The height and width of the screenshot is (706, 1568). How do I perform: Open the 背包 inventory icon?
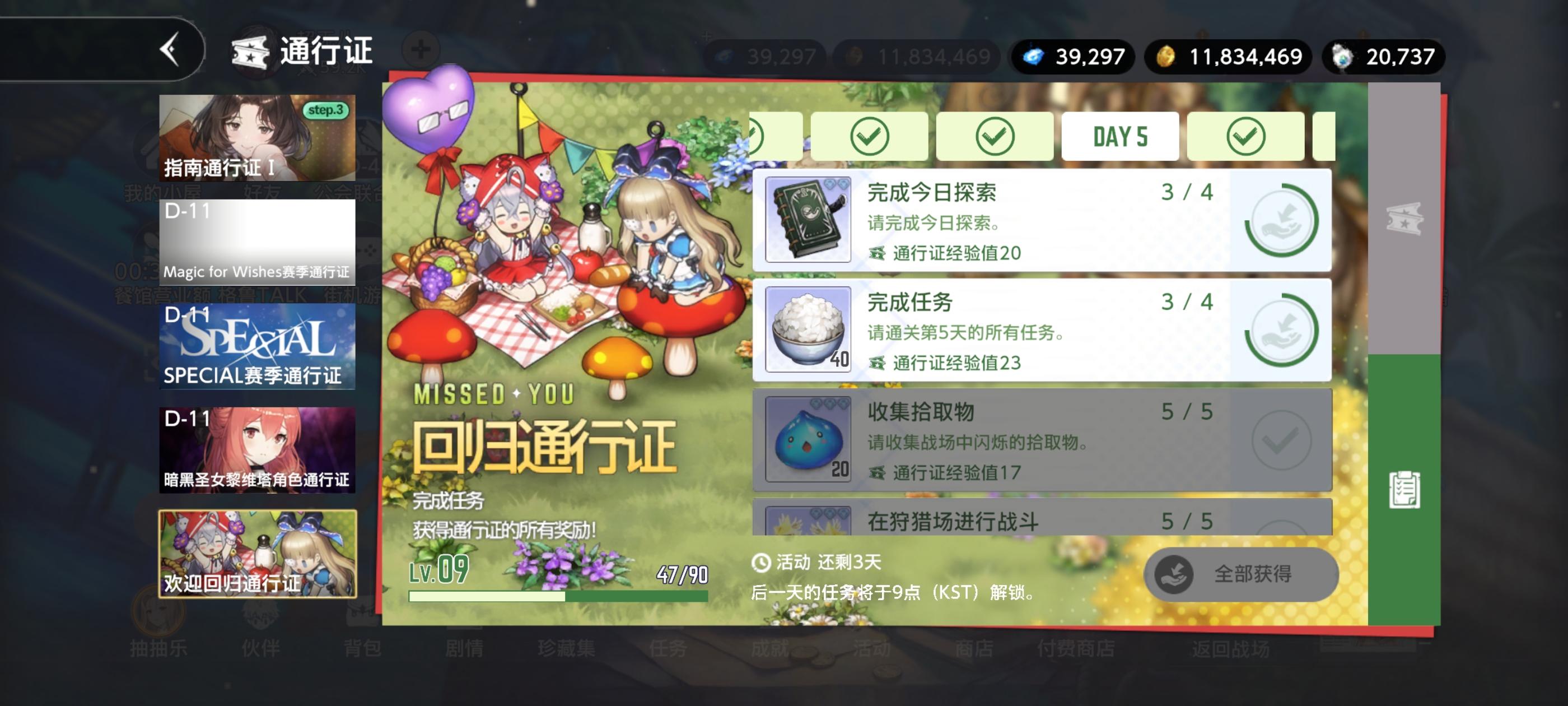[364, 650]
